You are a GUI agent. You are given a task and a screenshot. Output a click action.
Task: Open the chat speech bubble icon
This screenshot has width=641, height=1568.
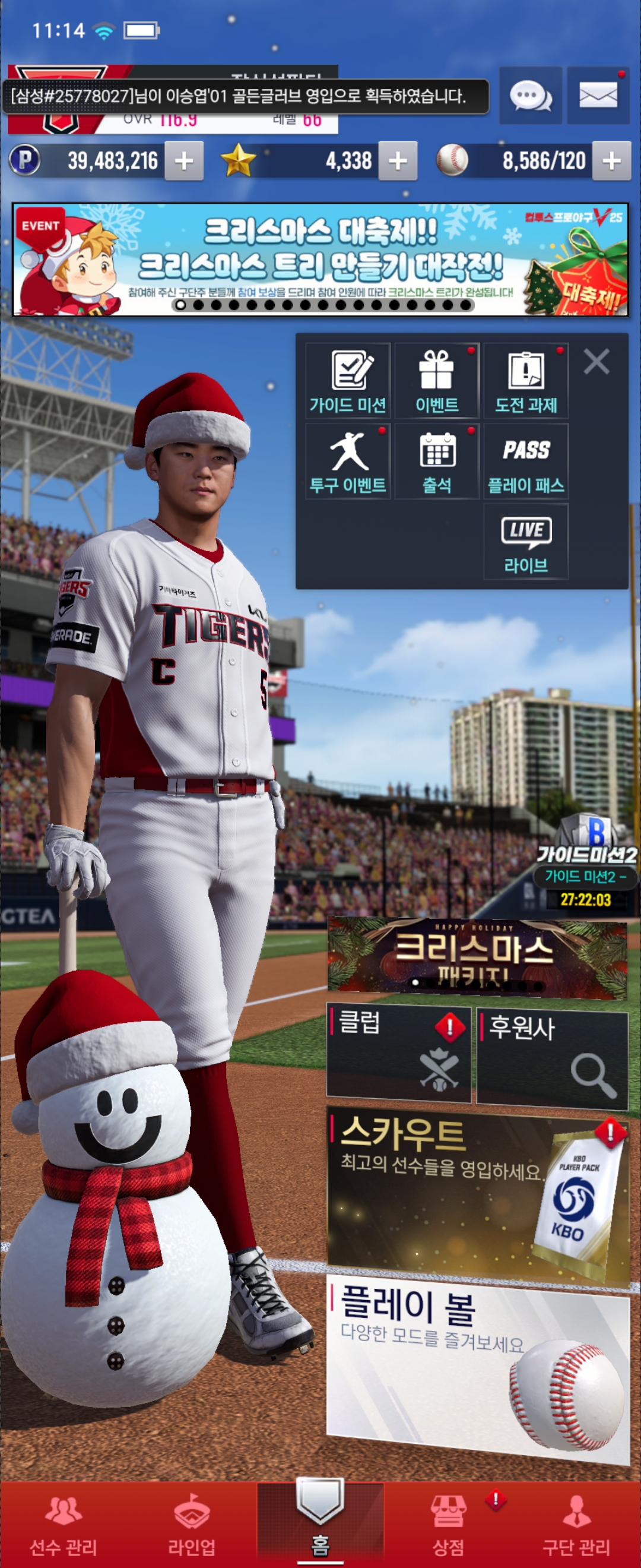pyautogui.click(x=531, y=96)
